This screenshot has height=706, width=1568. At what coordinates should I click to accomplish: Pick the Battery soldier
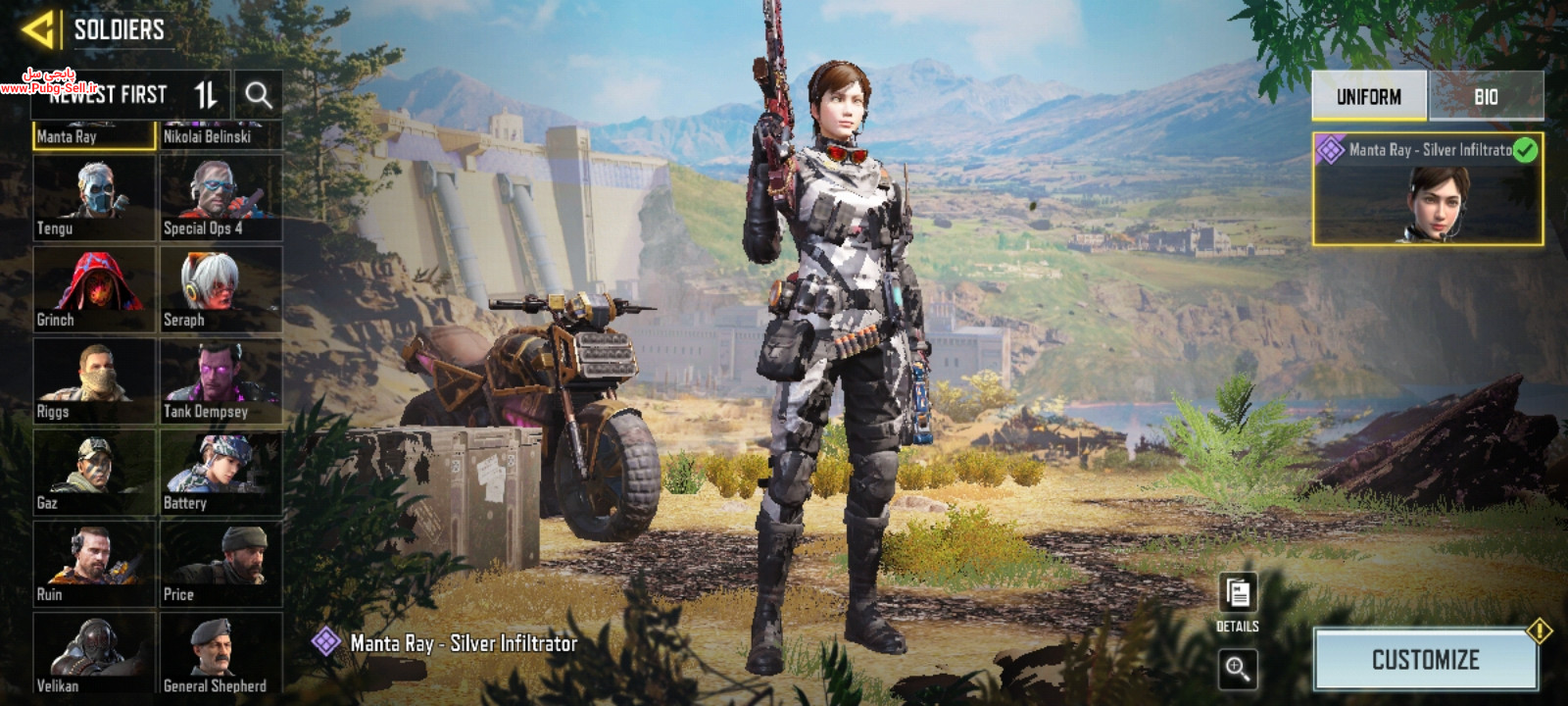coord(221,473)
